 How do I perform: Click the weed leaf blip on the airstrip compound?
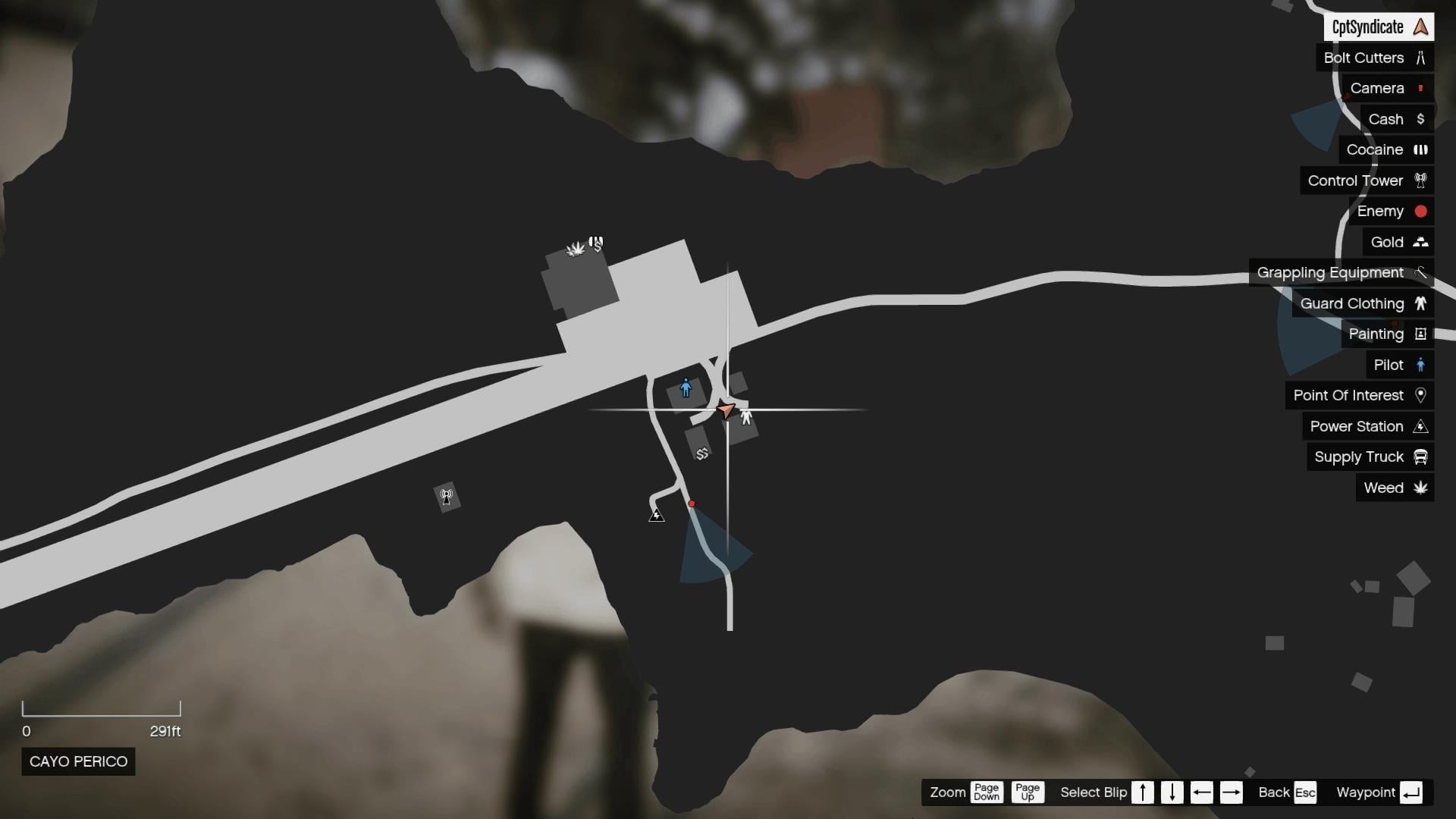(x=575, y=248)
